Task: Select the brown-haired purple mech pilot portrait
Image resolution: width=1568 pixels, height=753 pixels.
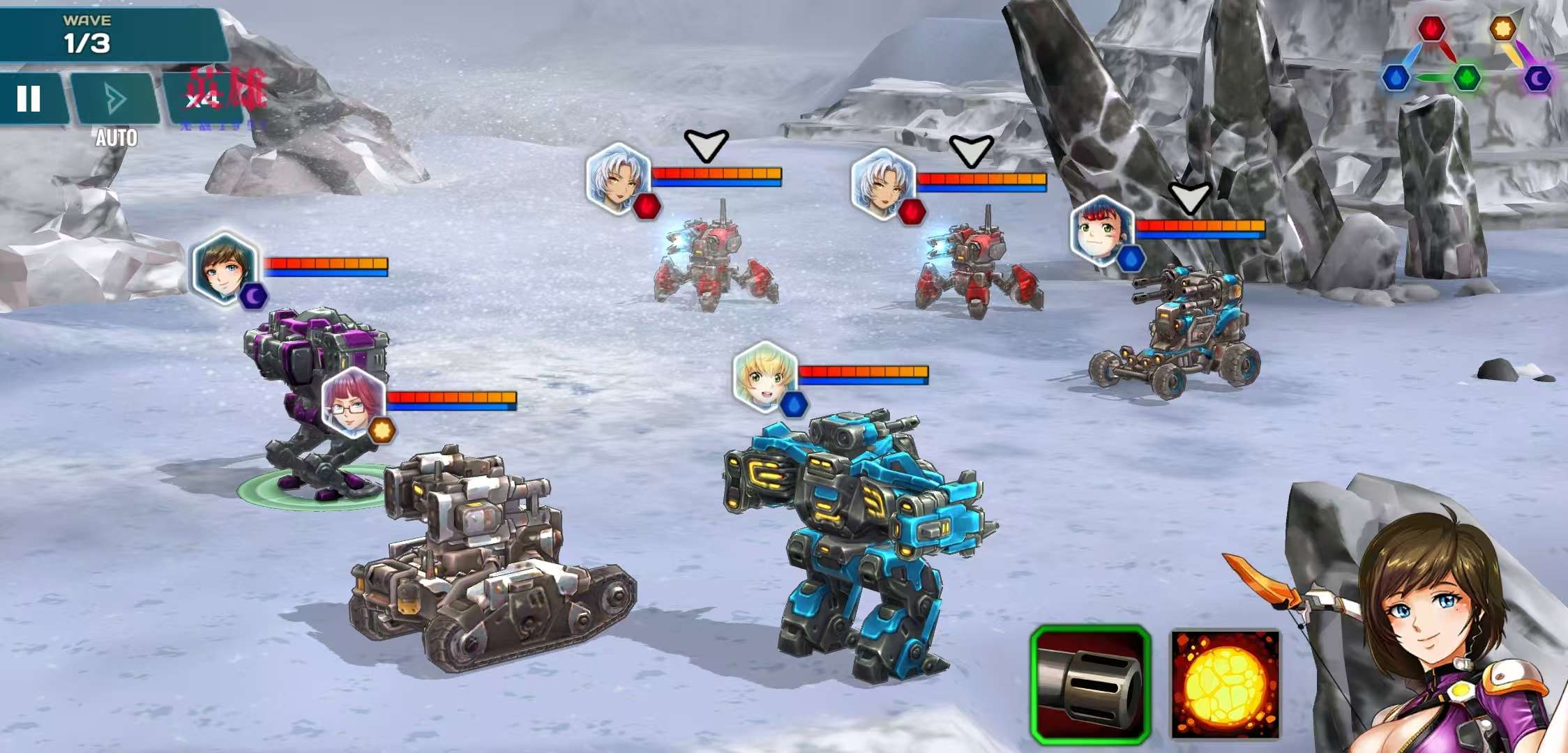Action: tap(224, 268)
